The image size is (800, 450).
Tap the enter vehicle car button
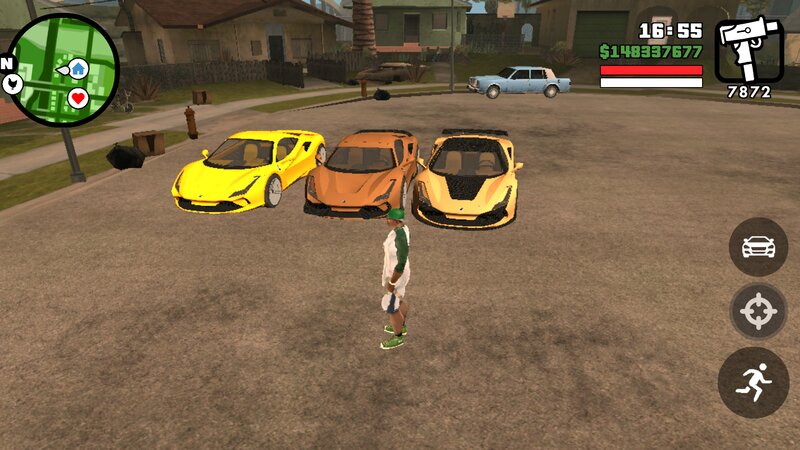pos(758,246)
